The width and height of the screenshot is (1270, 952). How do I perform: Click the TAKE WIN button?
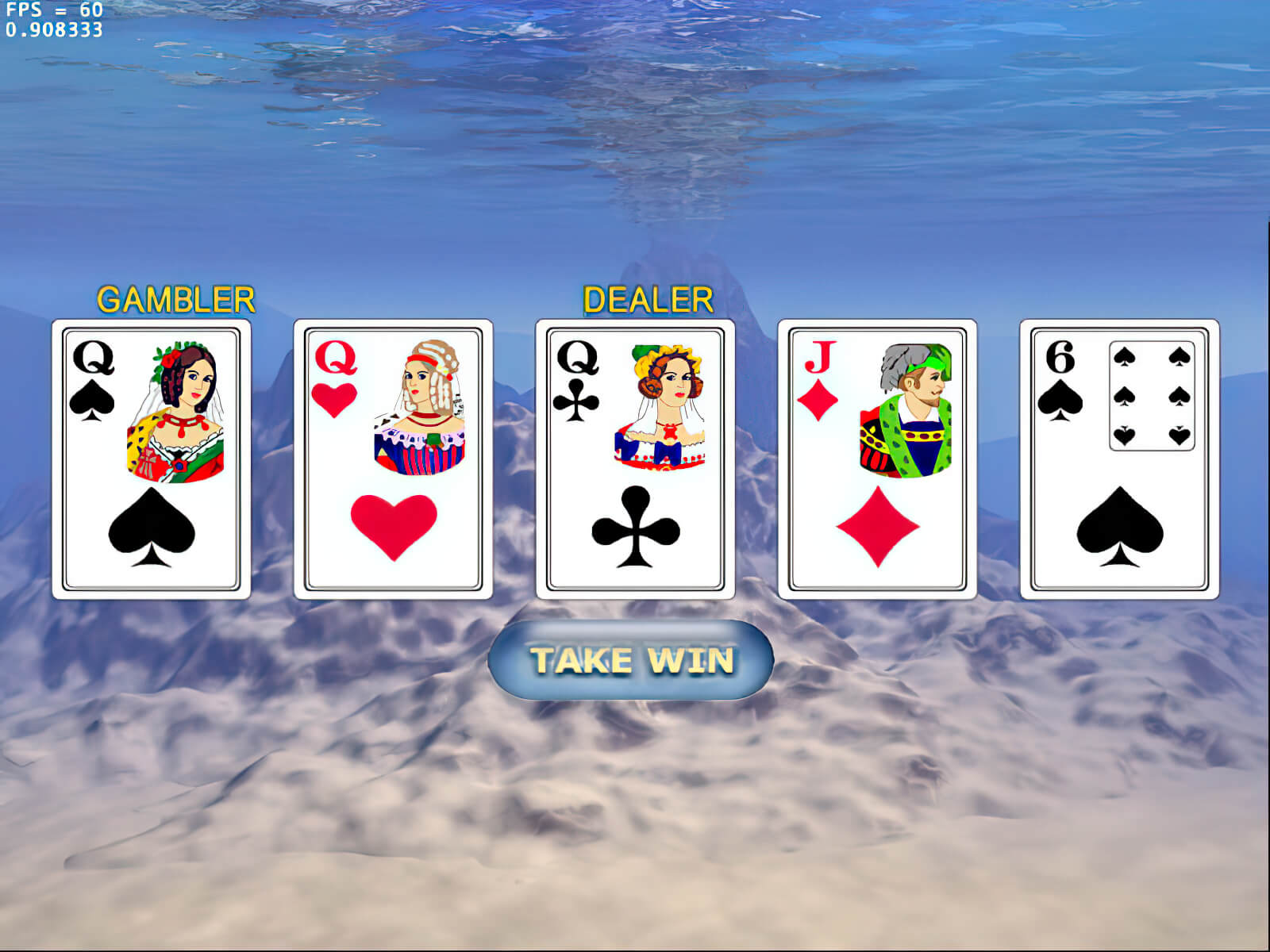[x=631, y=660]
